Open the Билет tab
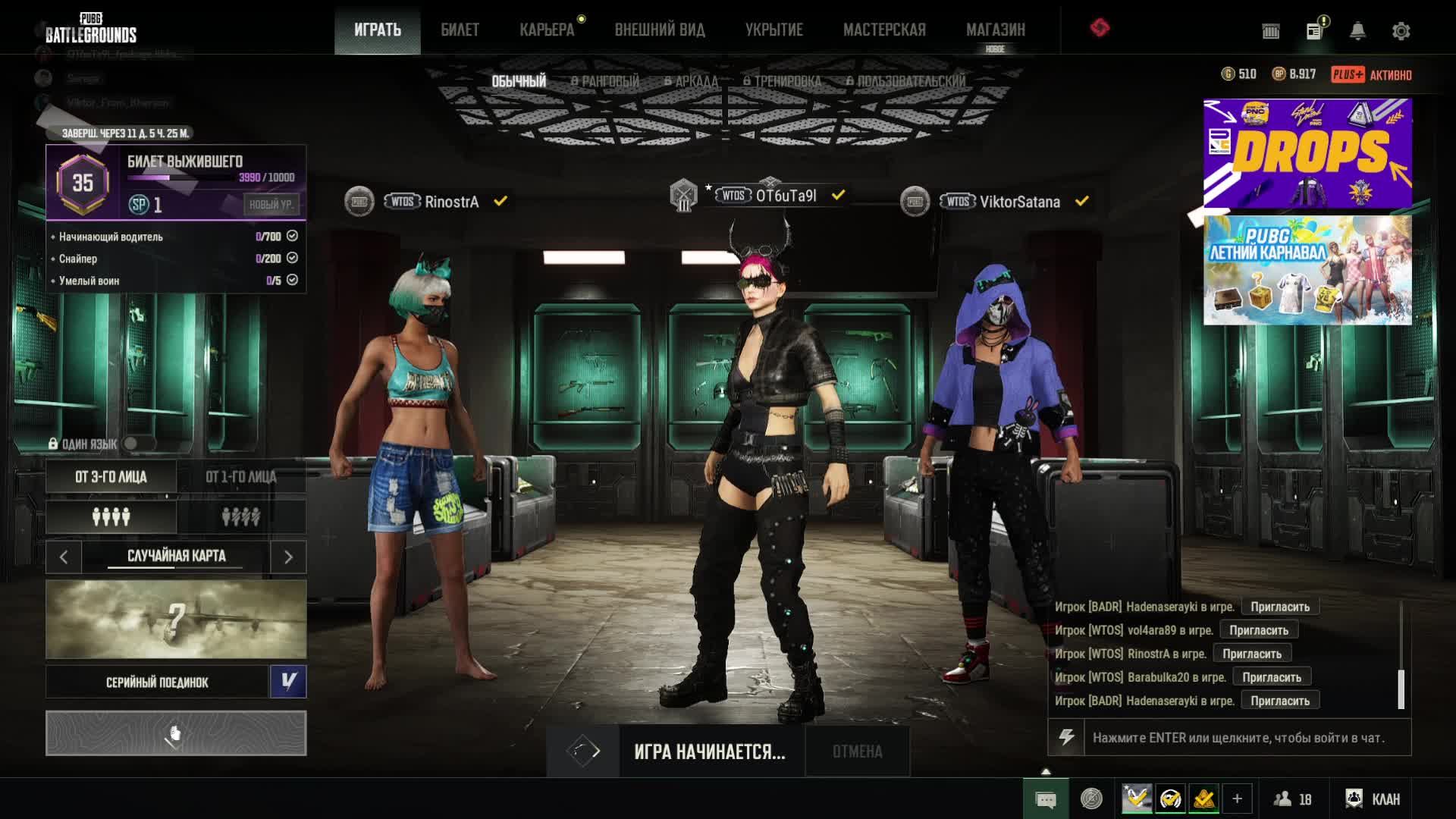Screen dimensions: 1456x819 tap(460, 30)
